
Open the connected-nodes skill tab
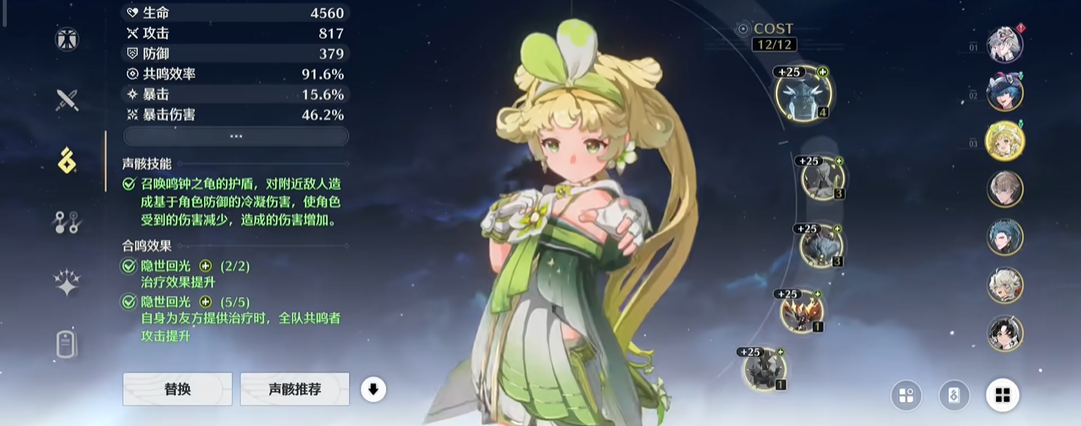click(67, 222)
